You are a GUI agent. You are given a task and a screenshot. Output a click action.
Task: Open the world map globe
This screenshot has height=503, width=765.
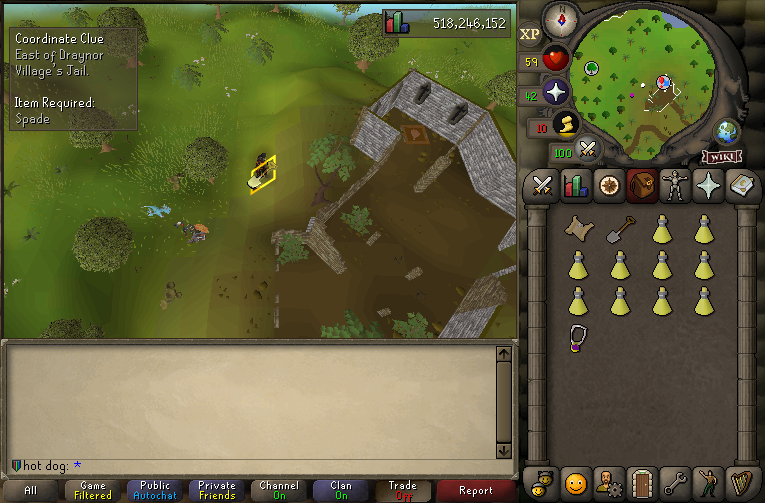(727, 133)
